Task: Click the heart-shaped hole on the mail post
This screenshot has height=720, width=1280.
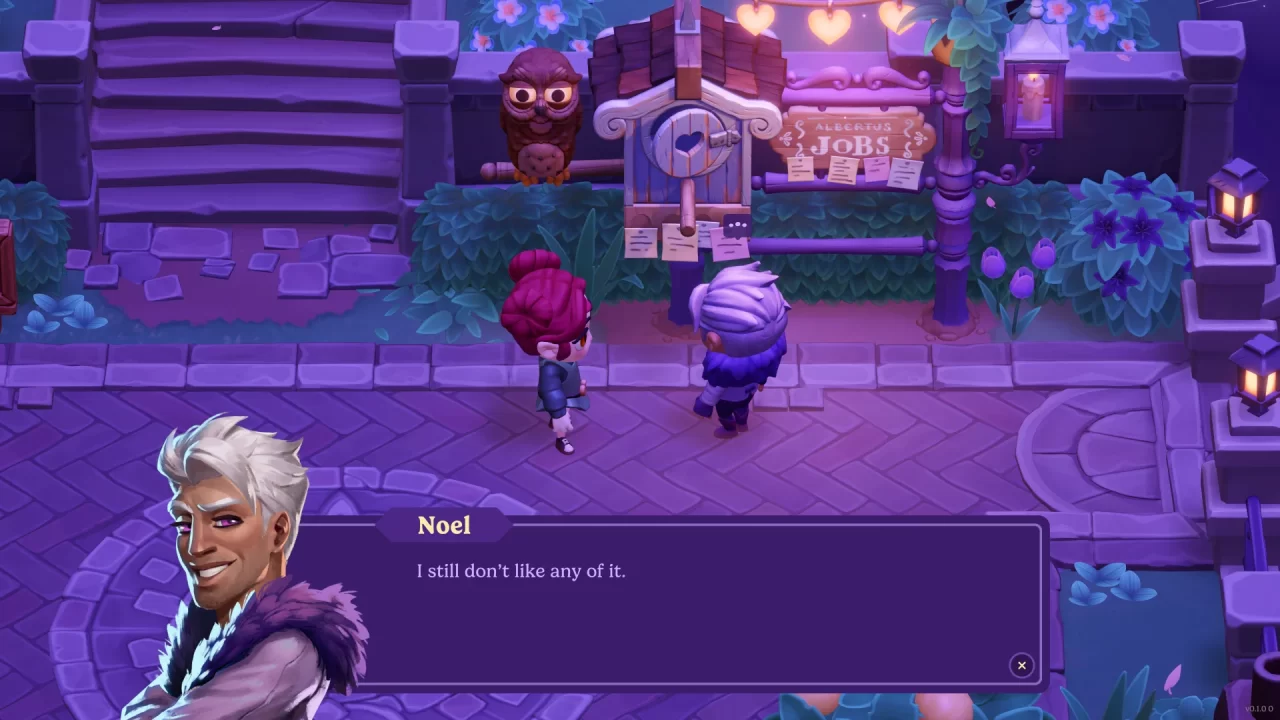Action: pos(688,142)
